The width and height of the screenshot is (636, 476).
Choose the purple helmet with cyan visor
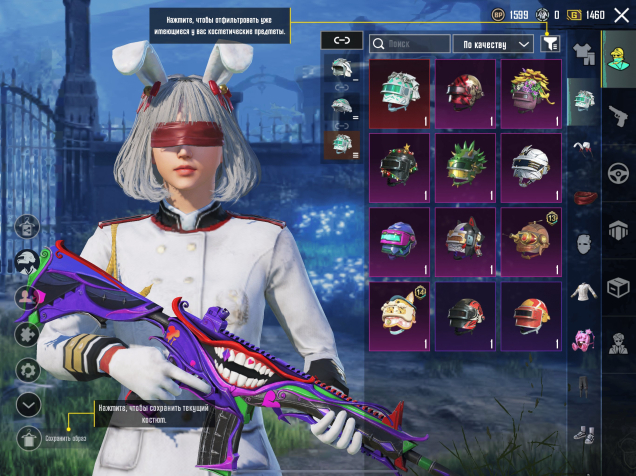[399, 241]
